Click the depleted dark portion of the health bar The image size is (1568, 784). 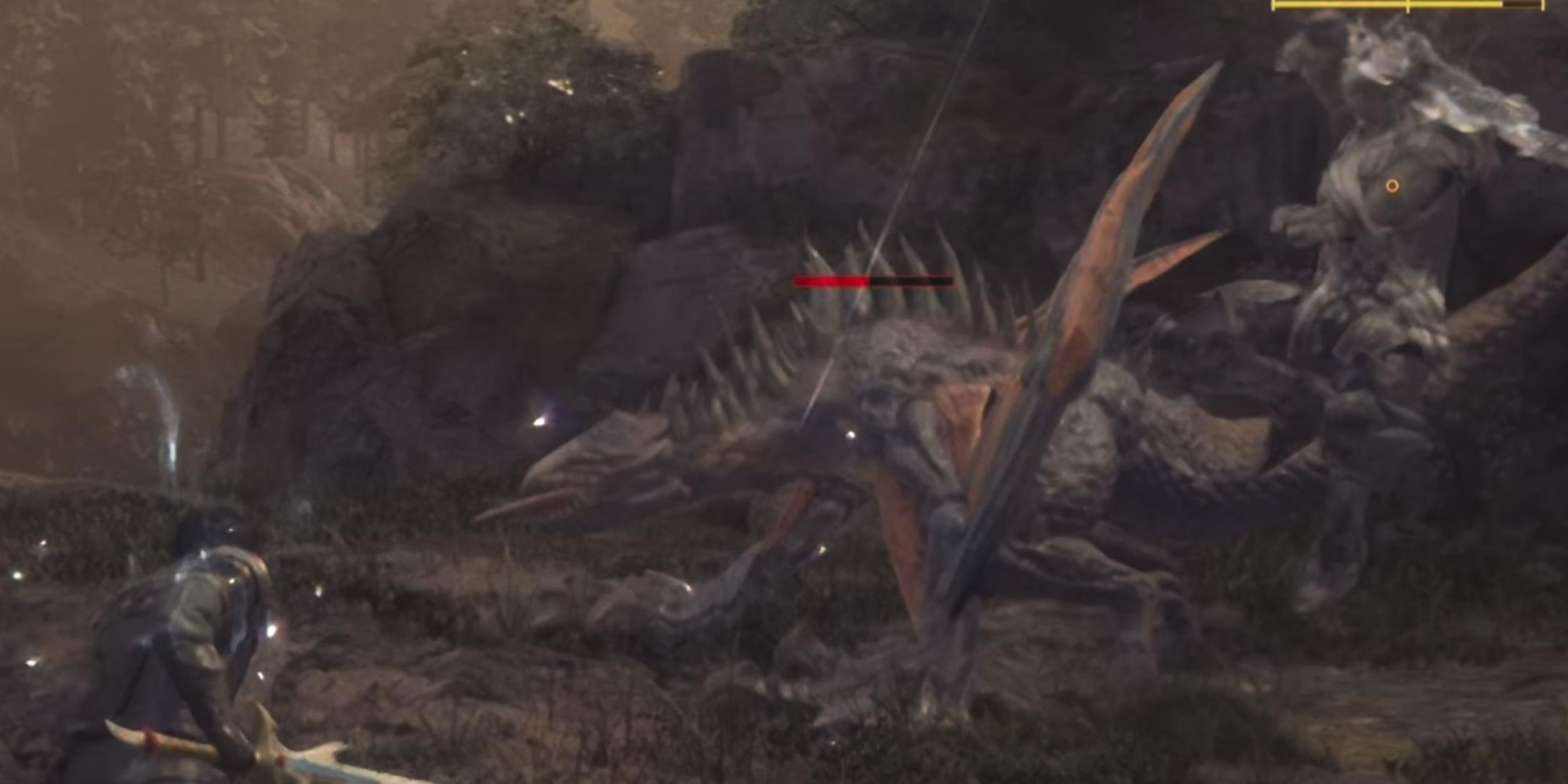913,279
